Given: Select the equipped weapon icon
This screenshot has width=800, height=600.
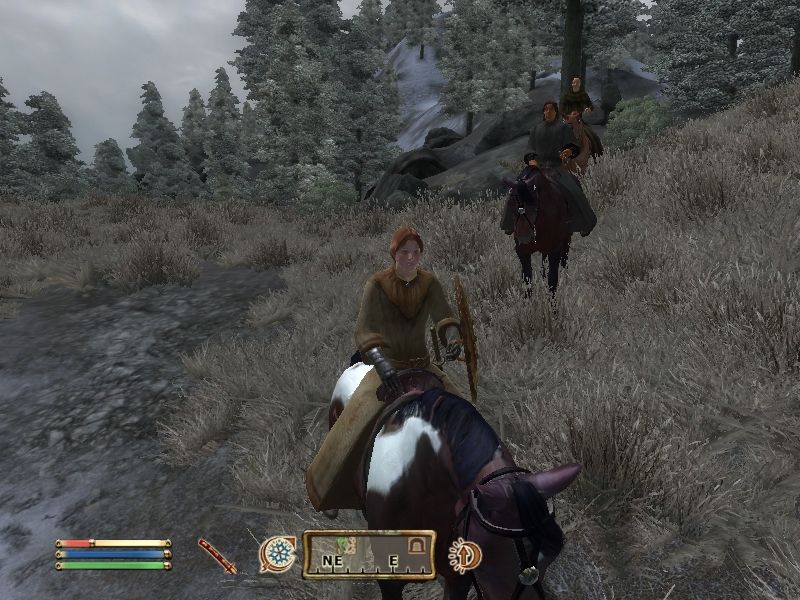Looking at the screenshot, I should pyautogui.click(x=217, y=556).
